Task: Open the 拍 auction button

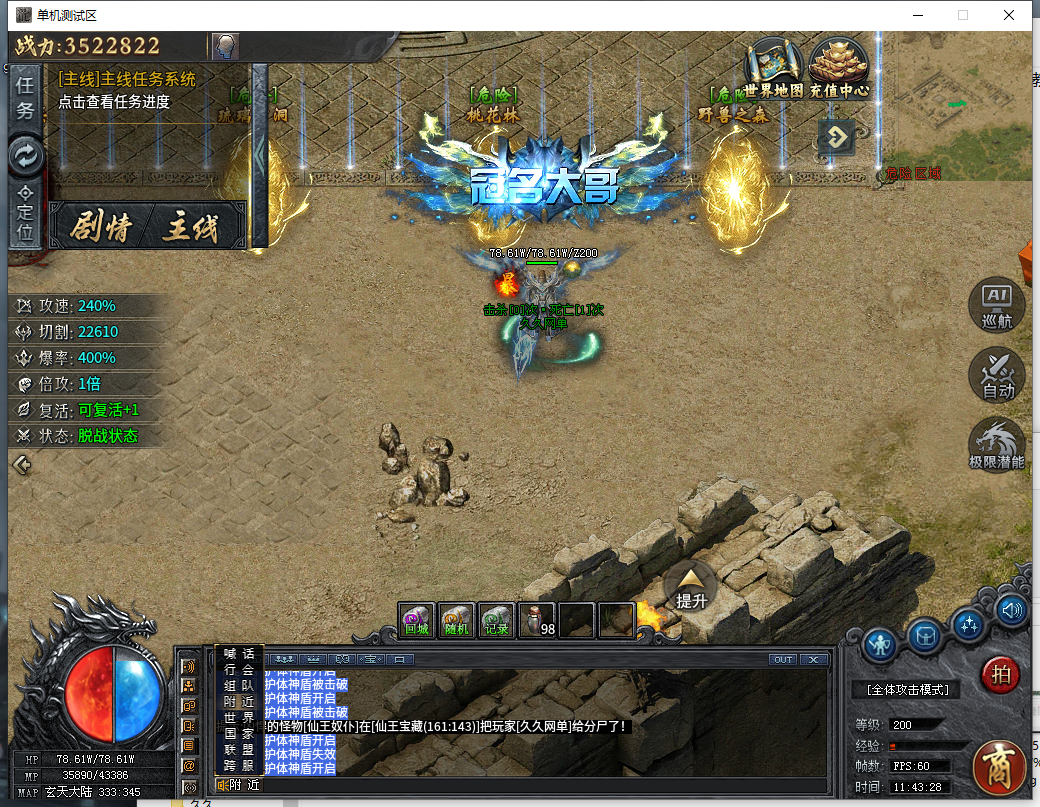Action: 1000,674
